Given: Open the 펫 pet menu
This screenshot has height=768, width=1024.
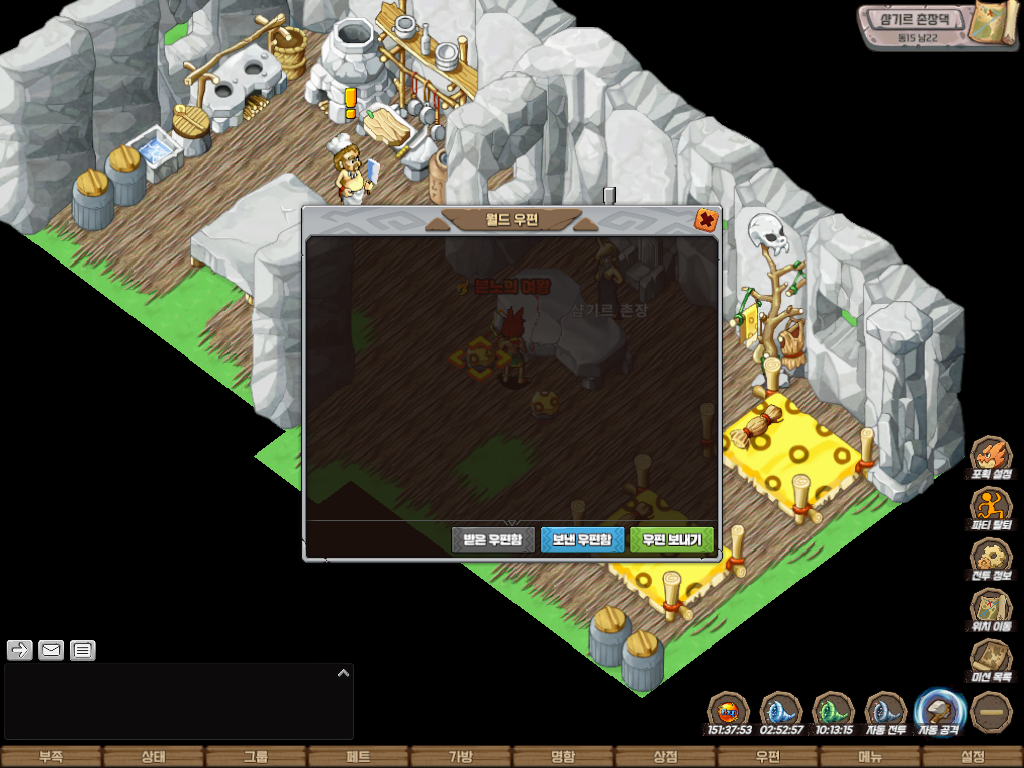Looking at the screenshot, I should pyautogui.click(x=358, y=757).
